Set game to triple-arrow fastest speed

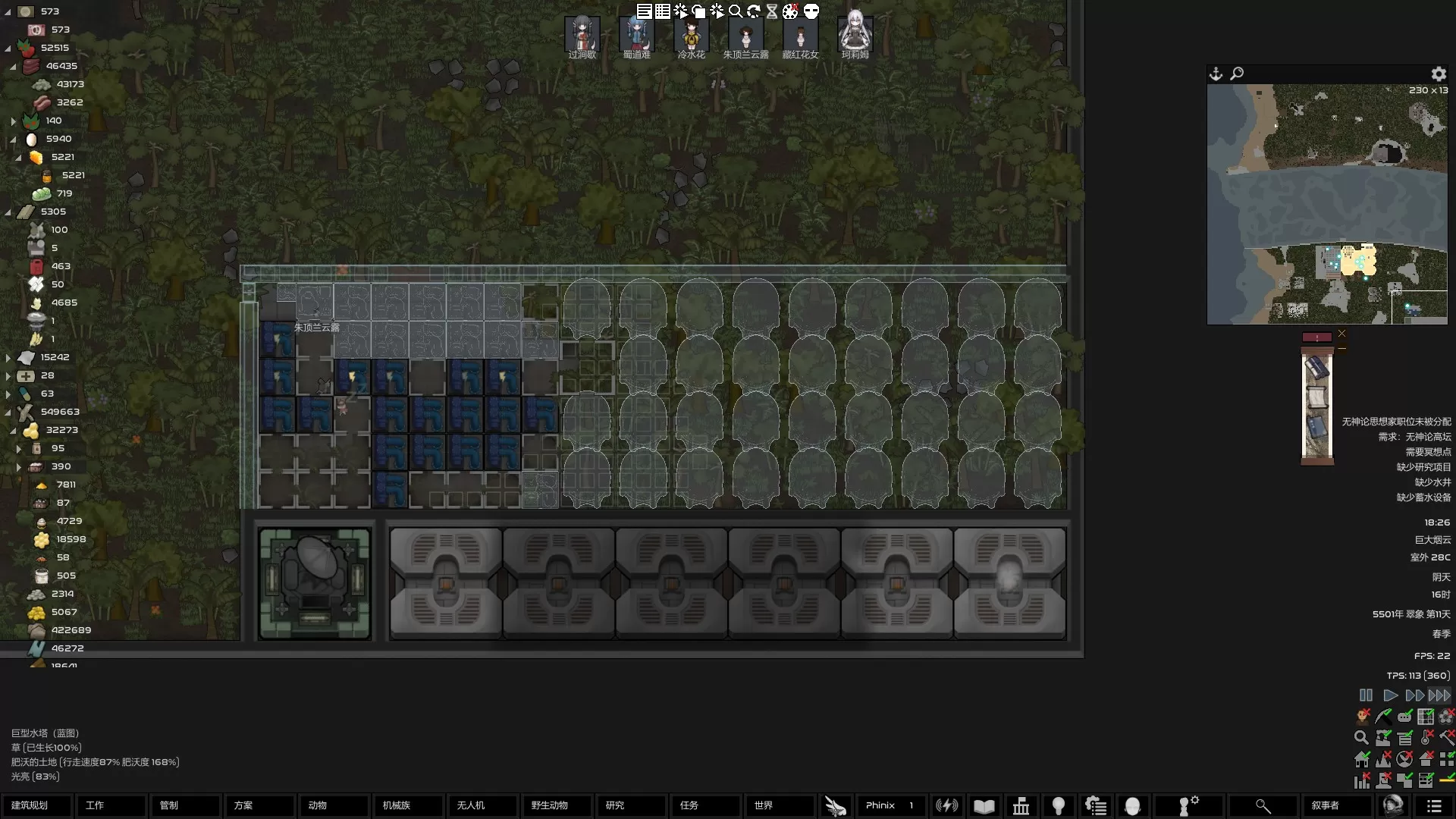pyautogui.click(x=1439, y=695)
